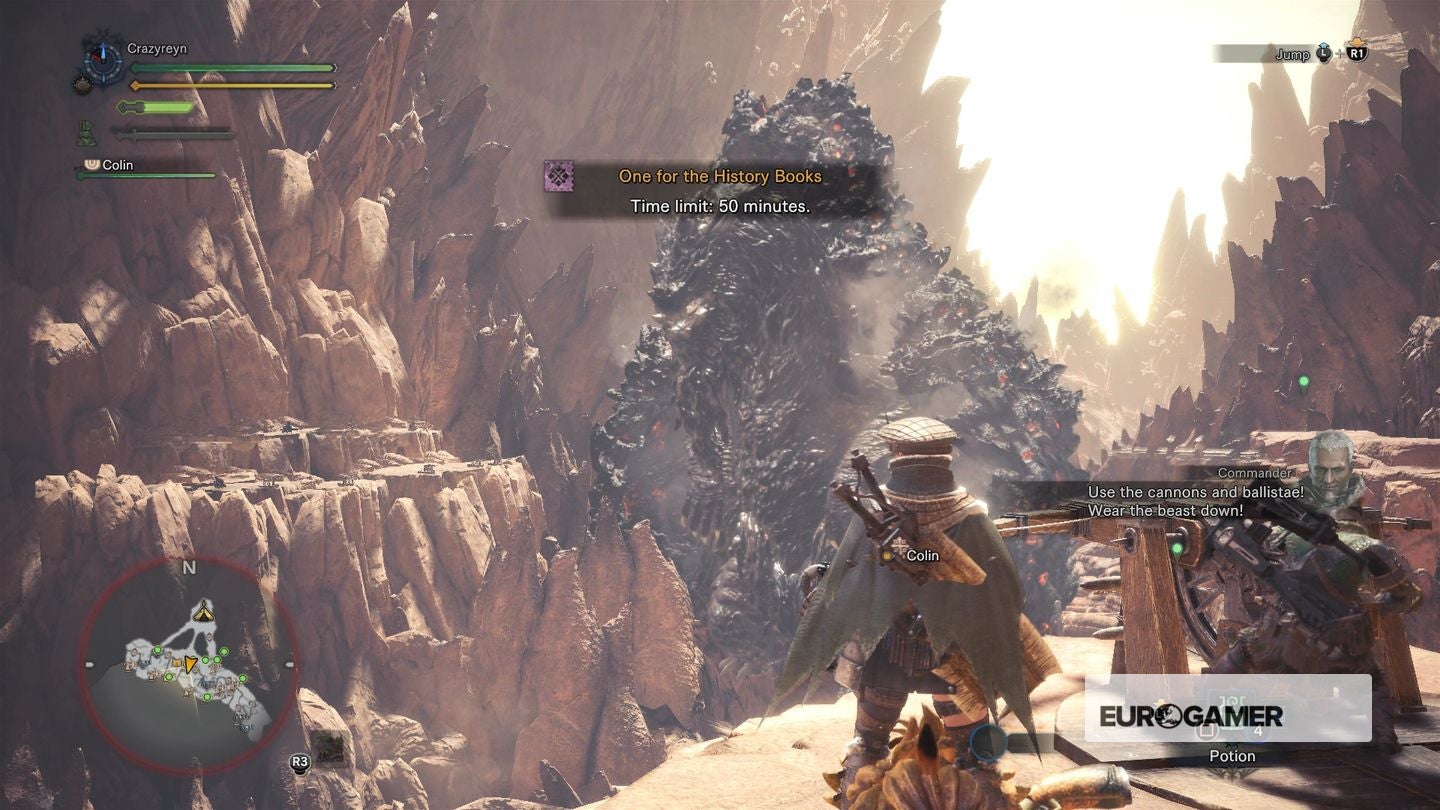Screen dimensions: 1440x810
Task: Click the purple quest icon in the banner
Action: click(558, 177)
